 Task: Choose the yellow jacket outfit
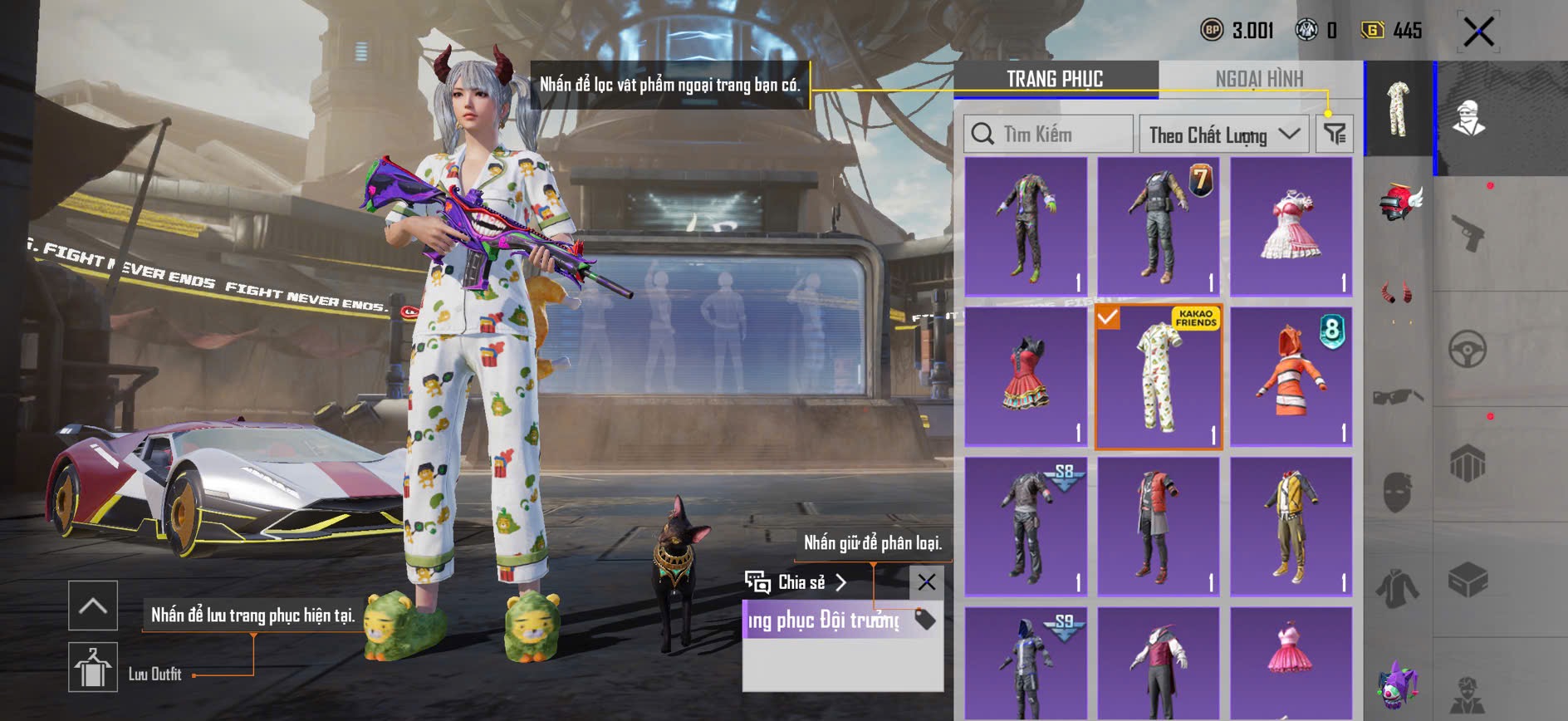[x=1291, y=527]
